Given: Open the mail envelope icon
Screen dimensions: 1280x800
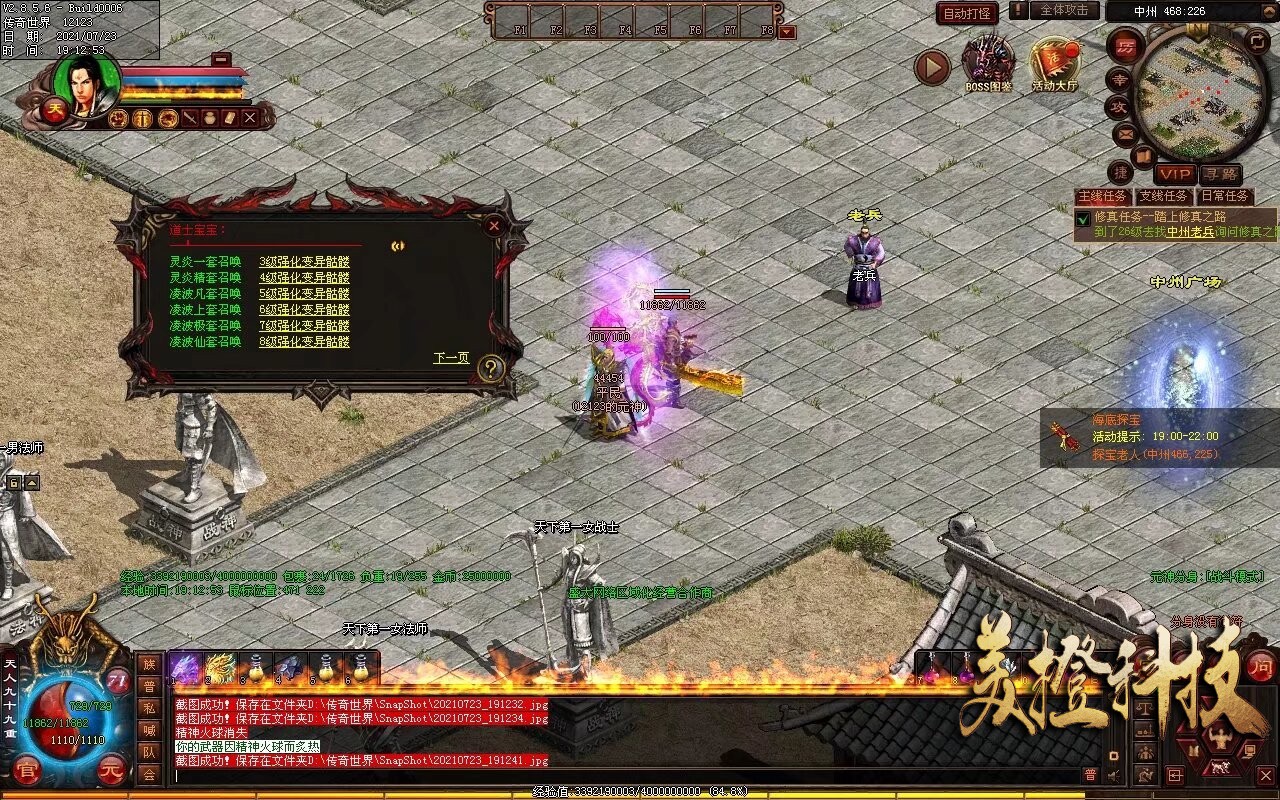Looking at the screenshot, I should click(x=1124, y=133).
